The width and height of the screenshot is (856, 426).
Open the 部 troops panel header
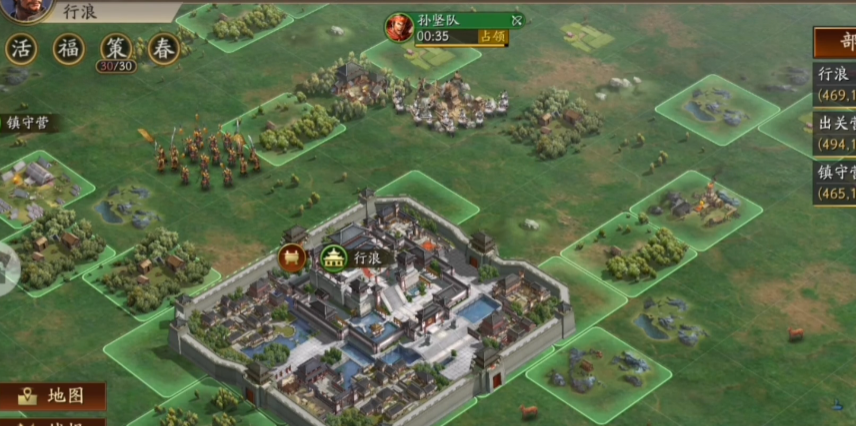click(x=836, y=43)
